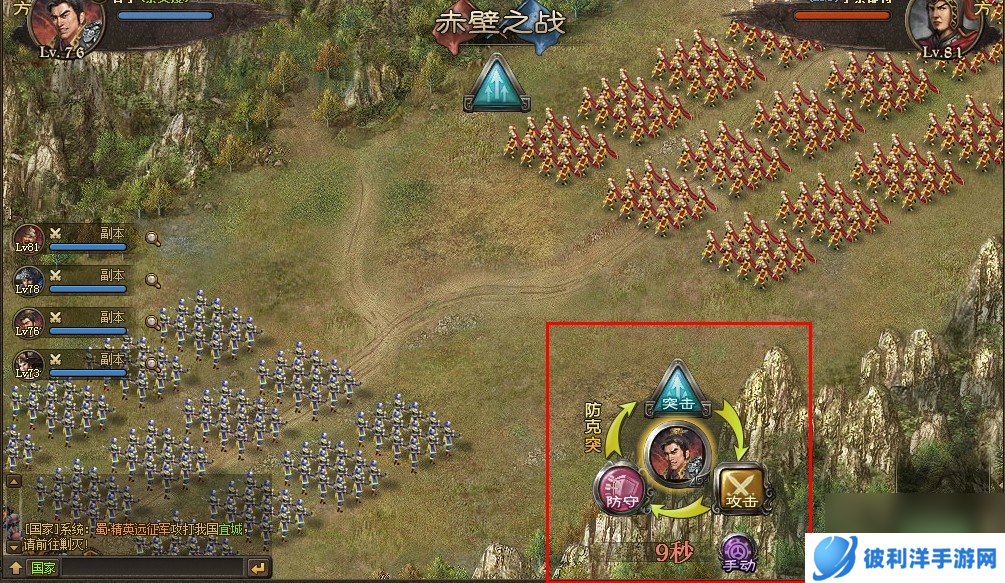
Task: Inspect the Lv76 general with the magnifier
Action: [152, 322]
